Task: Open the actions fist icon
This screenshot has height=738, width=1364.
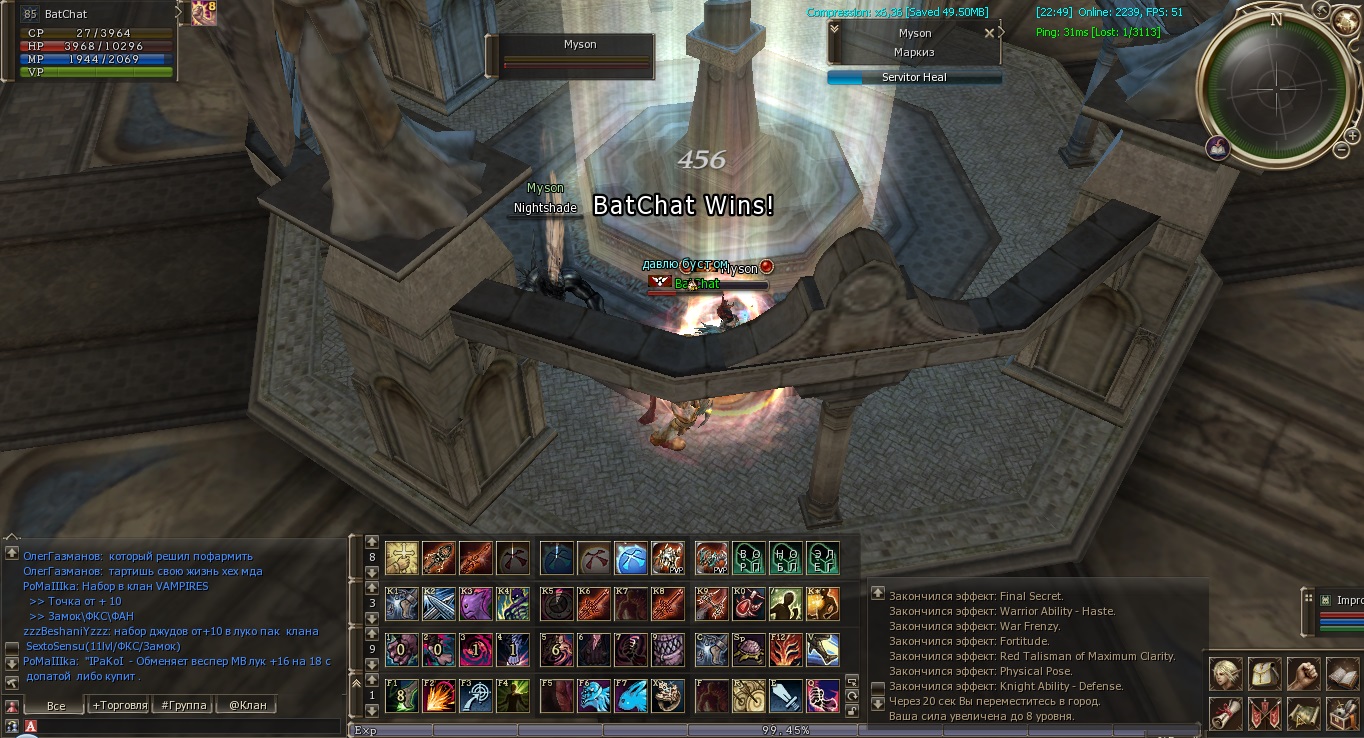Action: coord(1303,676)
